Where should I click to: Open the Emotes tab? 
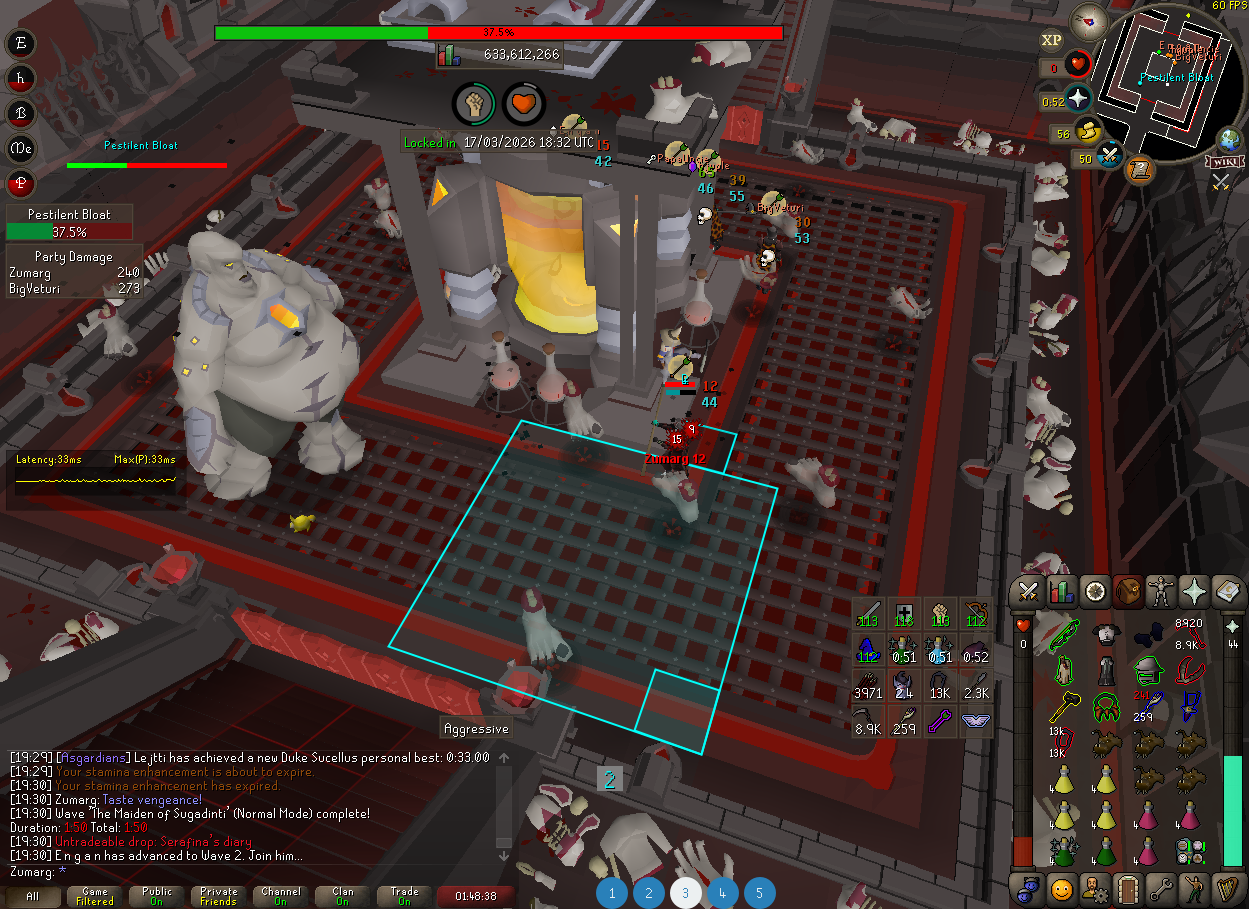(x=1194, y=888)
